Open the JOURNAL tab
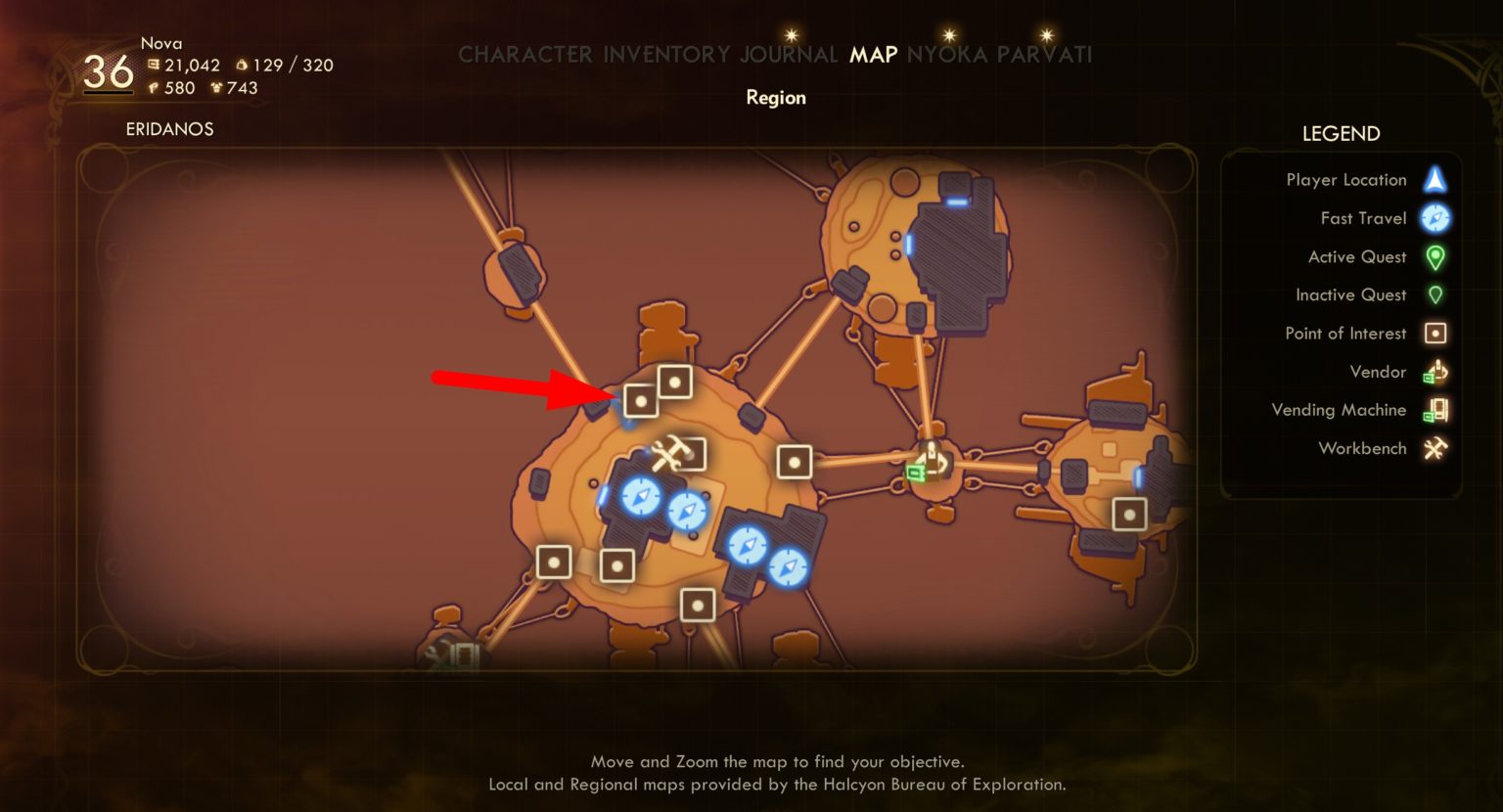 click(x=789, y=55)
